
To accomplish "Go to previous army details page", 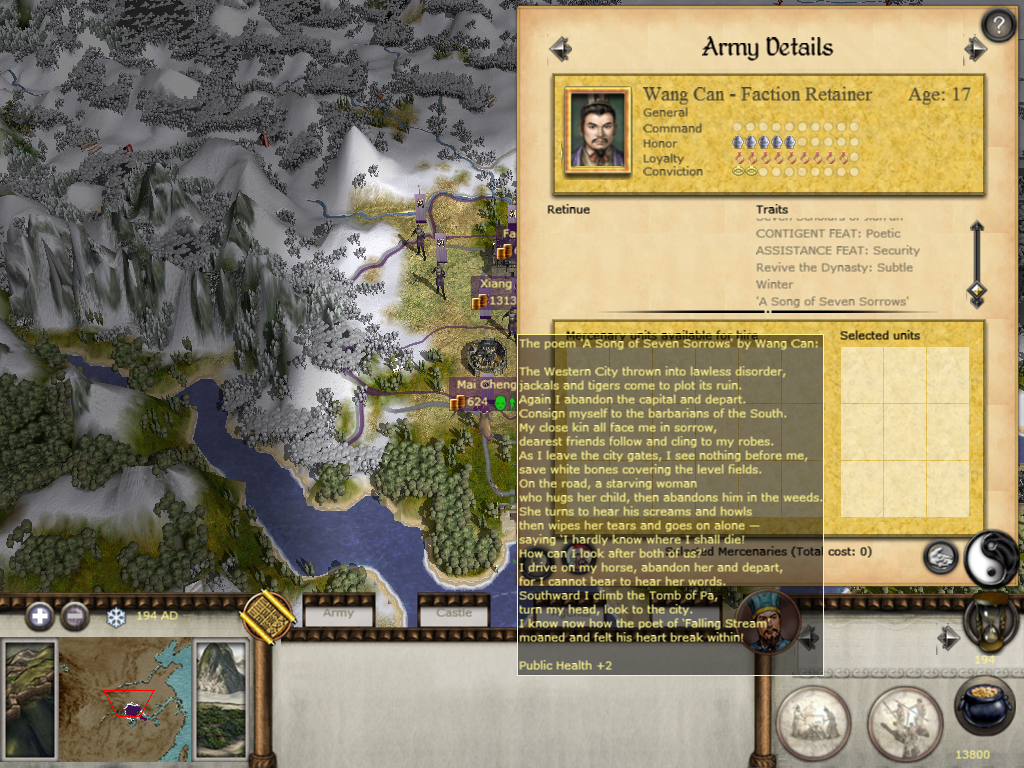I will click(560, 48).
